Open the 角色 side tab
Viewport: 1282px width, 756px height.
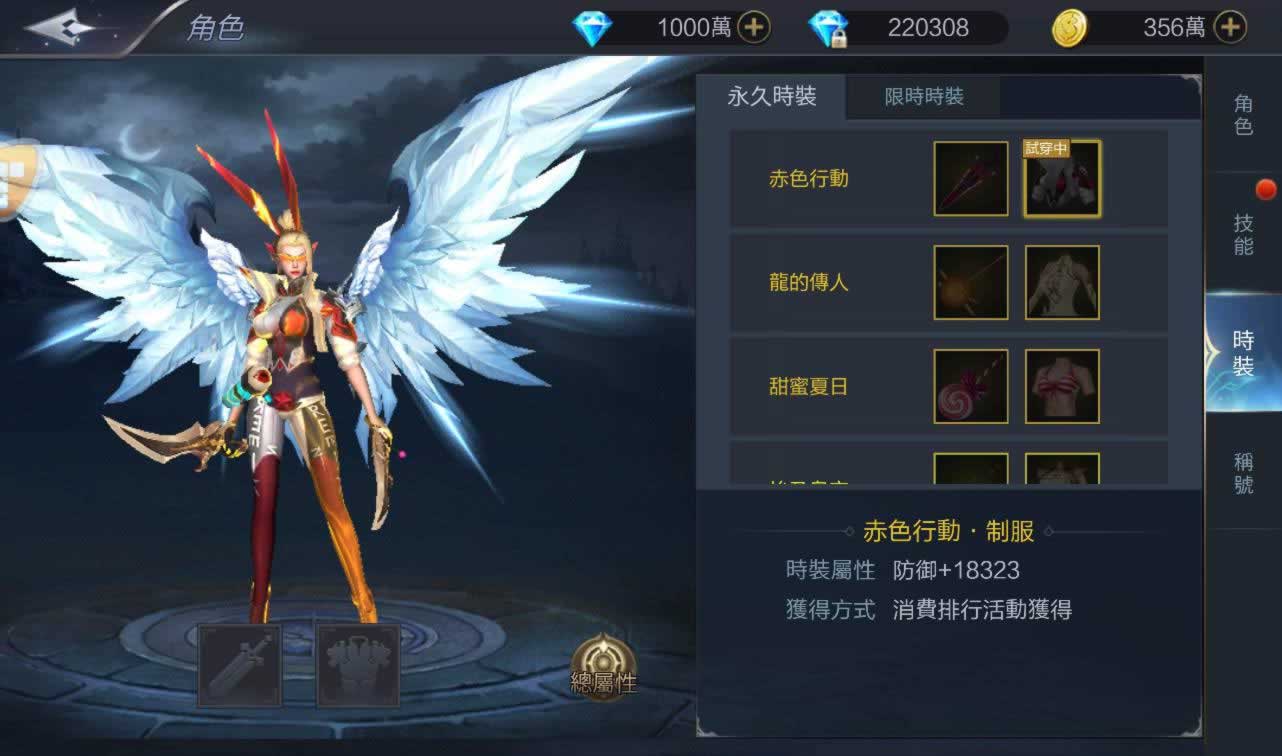(x=1243, y=115)
